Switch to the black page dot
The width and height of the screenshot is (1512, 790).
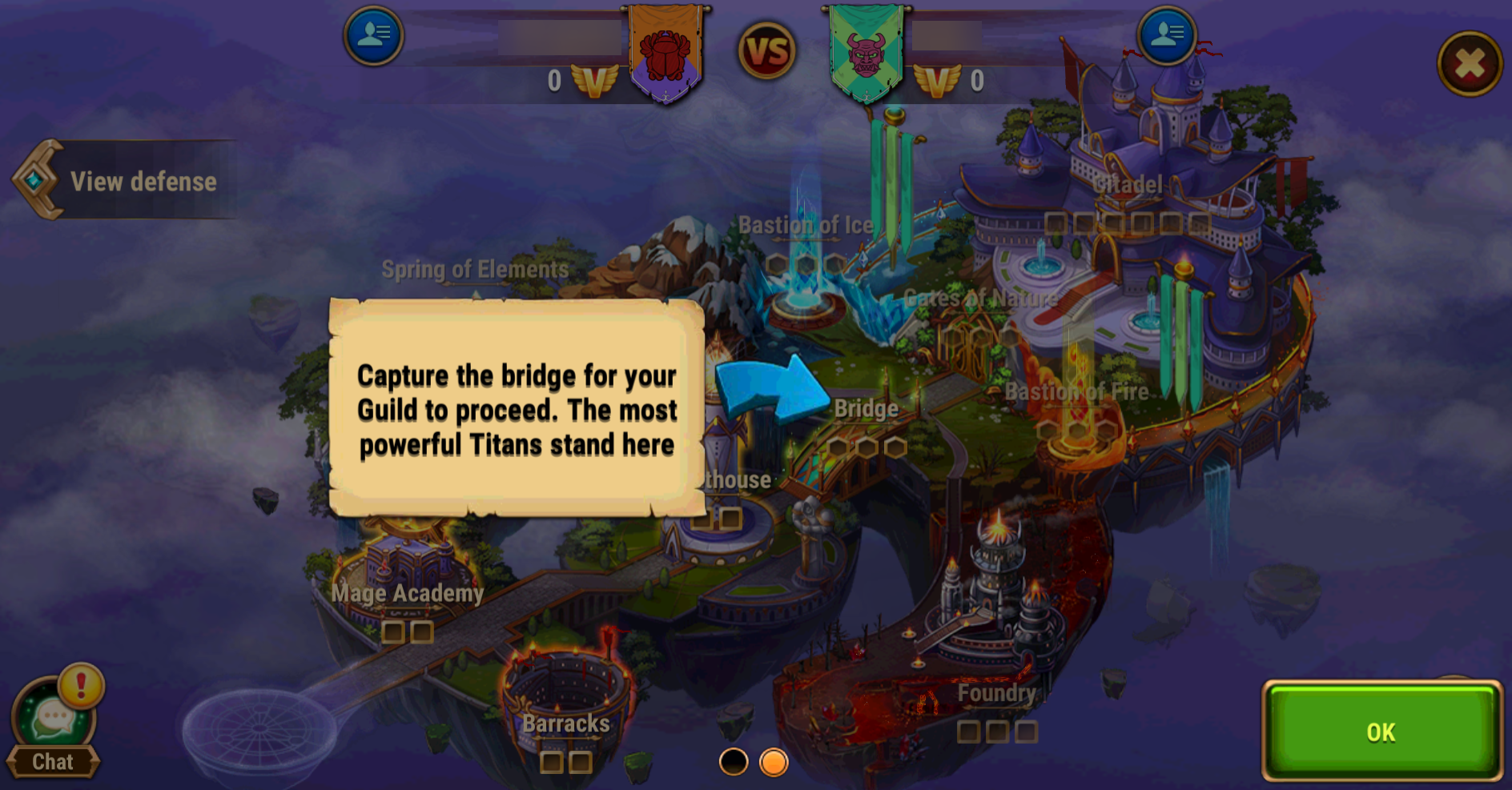tap(733, 762)
